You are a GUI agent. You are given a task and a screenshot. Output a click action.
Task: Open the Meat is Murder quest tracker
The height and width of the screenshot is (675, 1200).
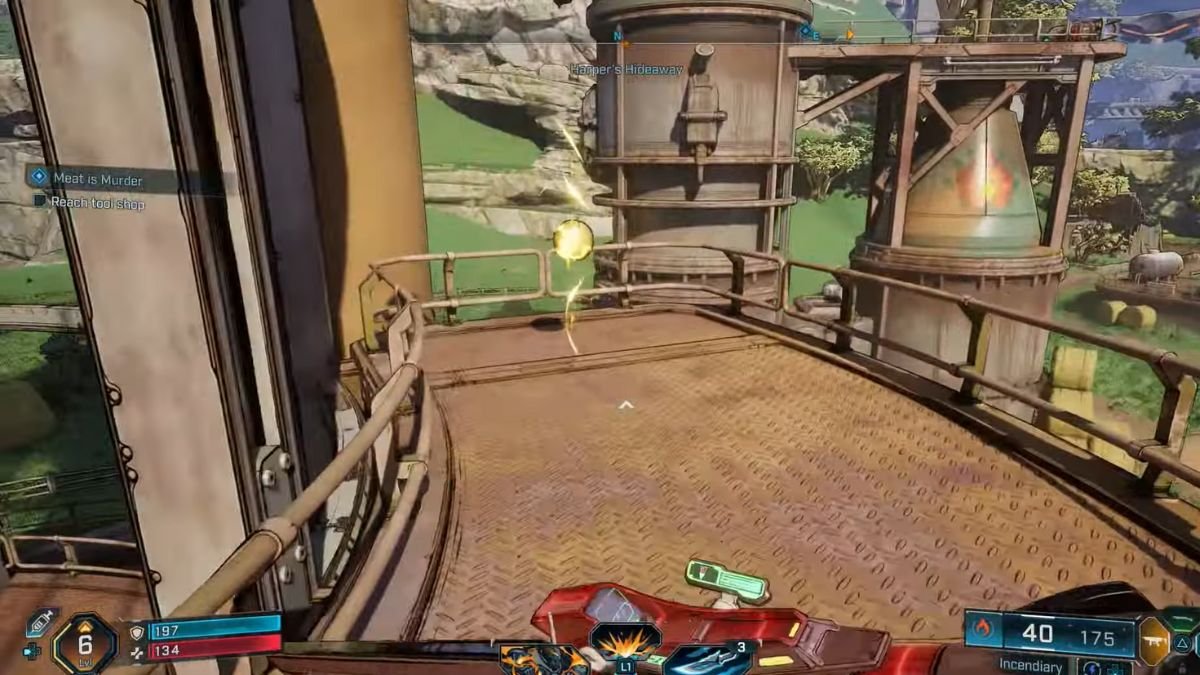(97, 180)
